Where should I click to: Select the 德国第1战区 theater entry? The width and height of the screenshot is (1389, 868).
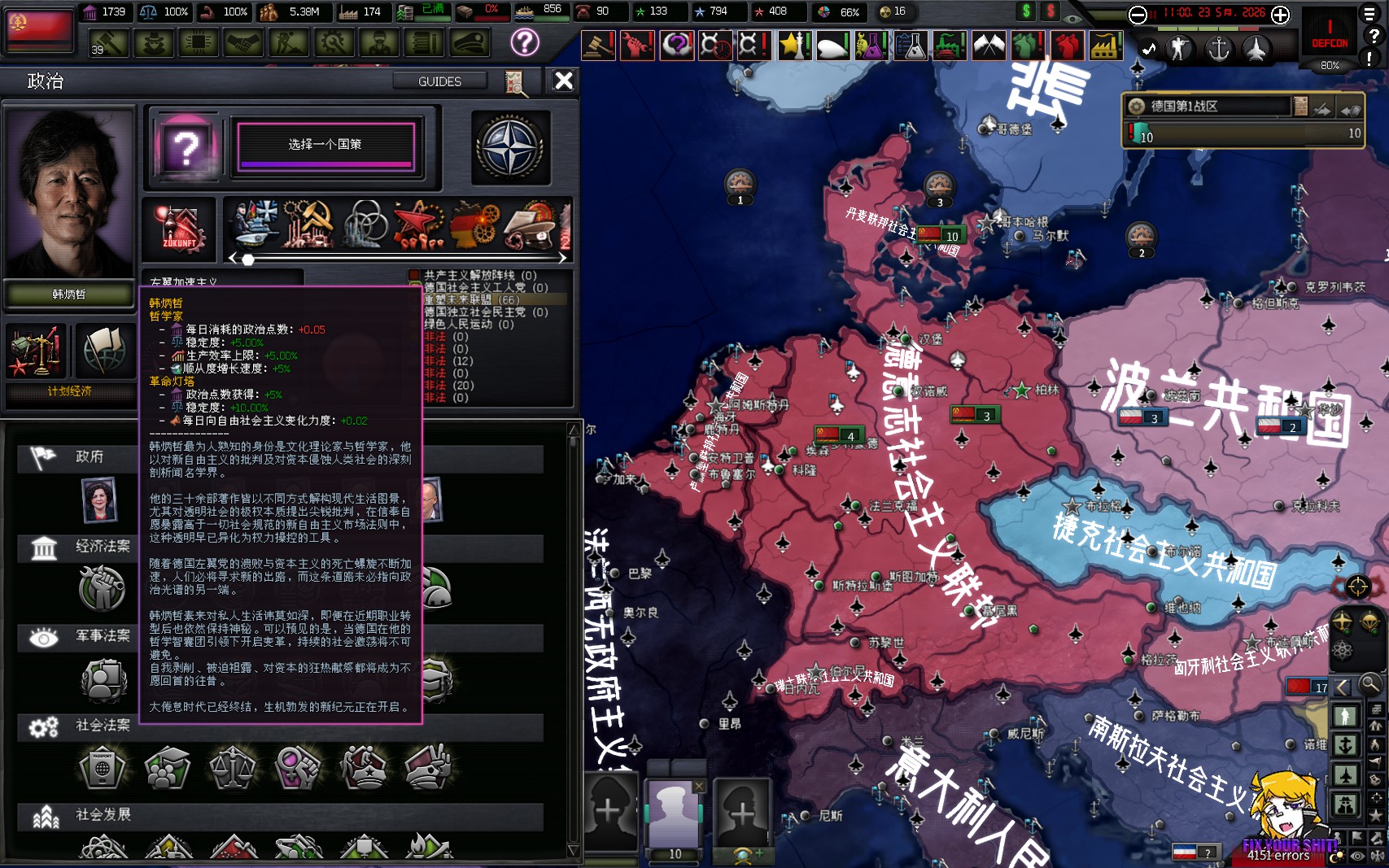tap(1208, 107)
